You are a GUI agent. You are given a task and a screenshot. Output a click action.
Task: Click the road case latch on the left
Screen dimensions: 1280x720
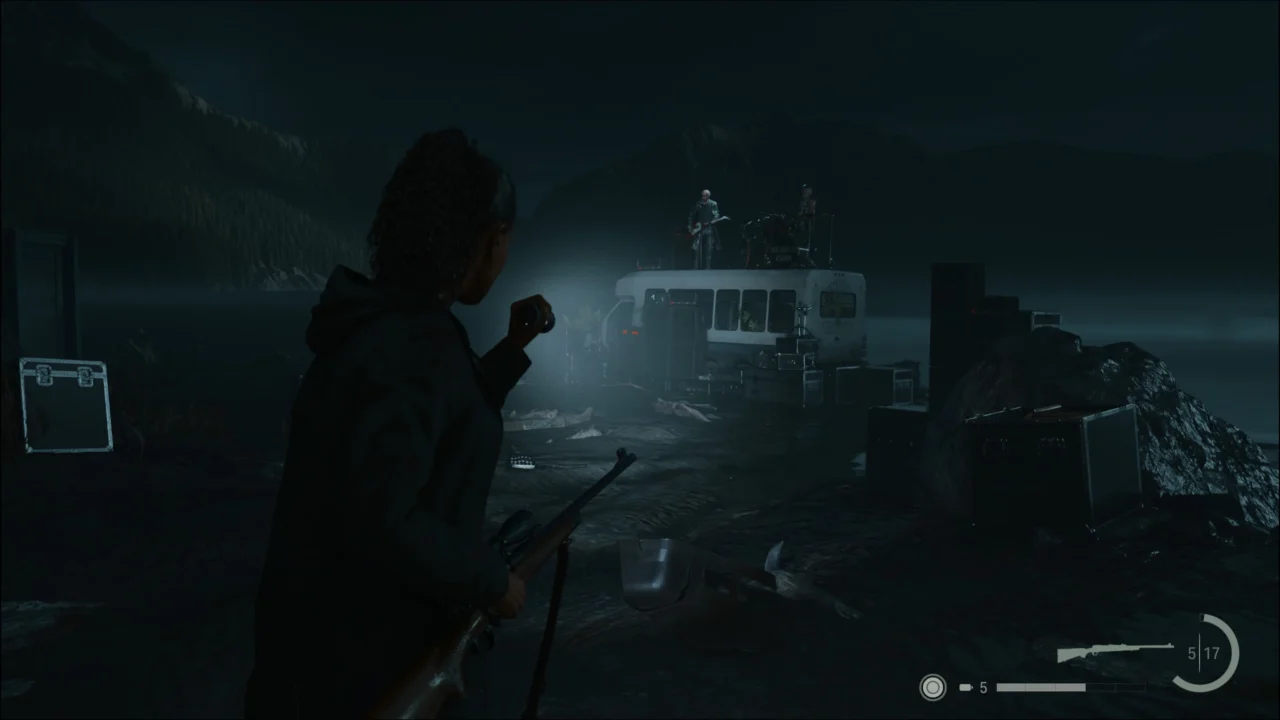45,375
